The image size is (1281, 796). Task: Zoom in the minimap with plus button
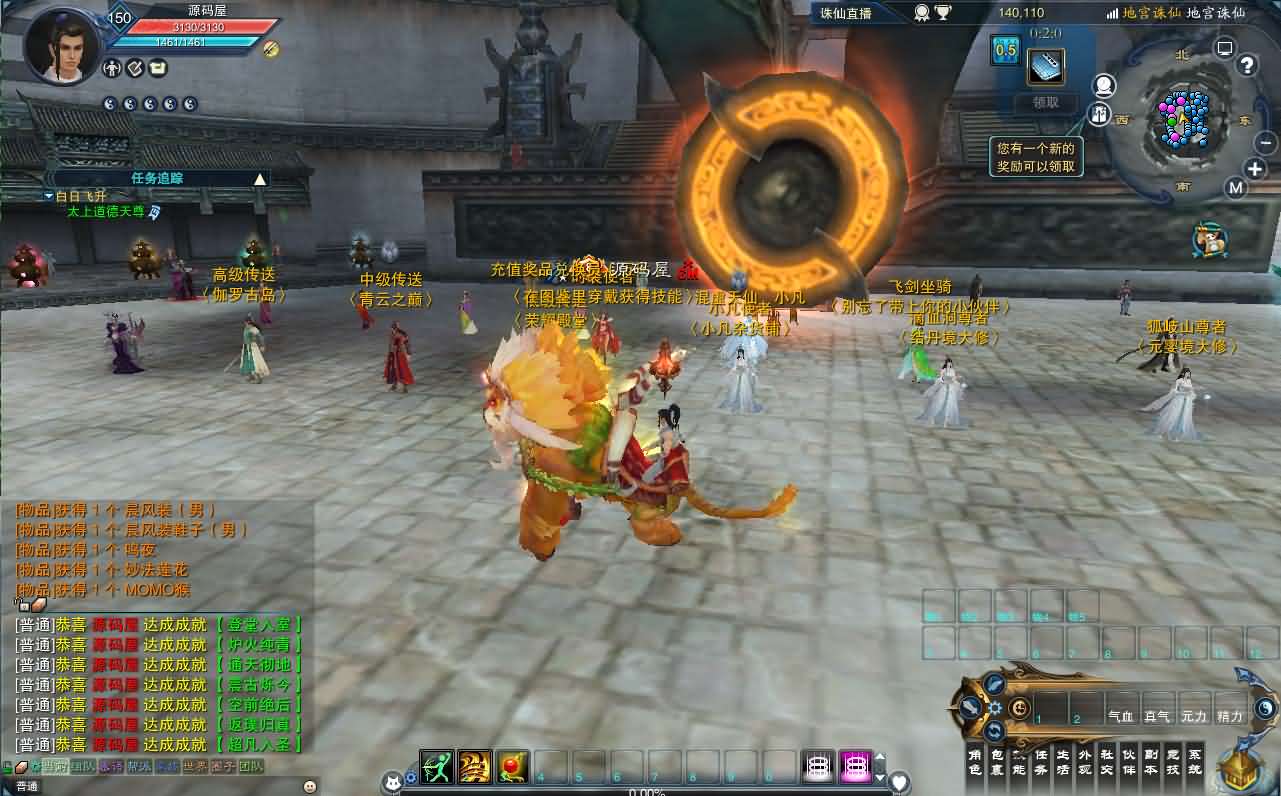click(x=1255, y=169)
